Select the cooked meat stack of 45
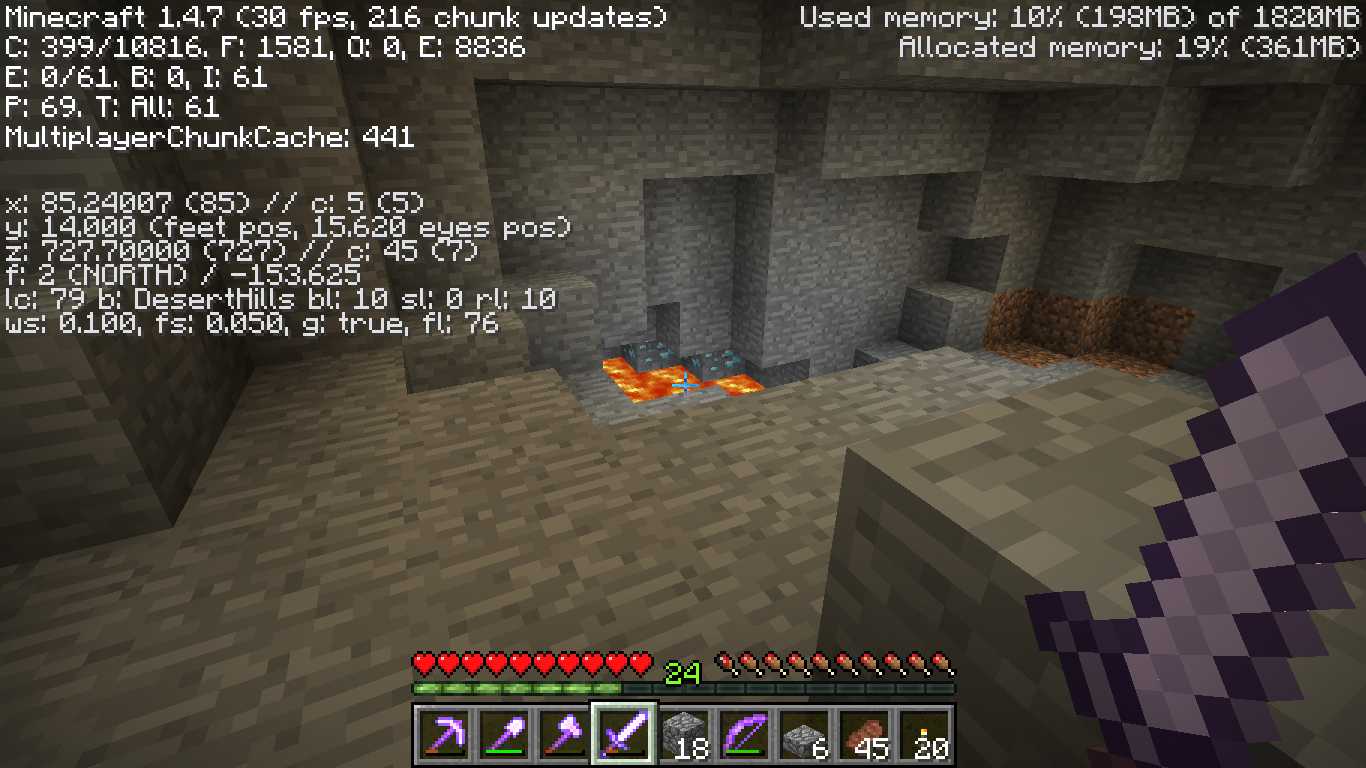The height and width of the screenshot is (768, 1366). [864, 736]
